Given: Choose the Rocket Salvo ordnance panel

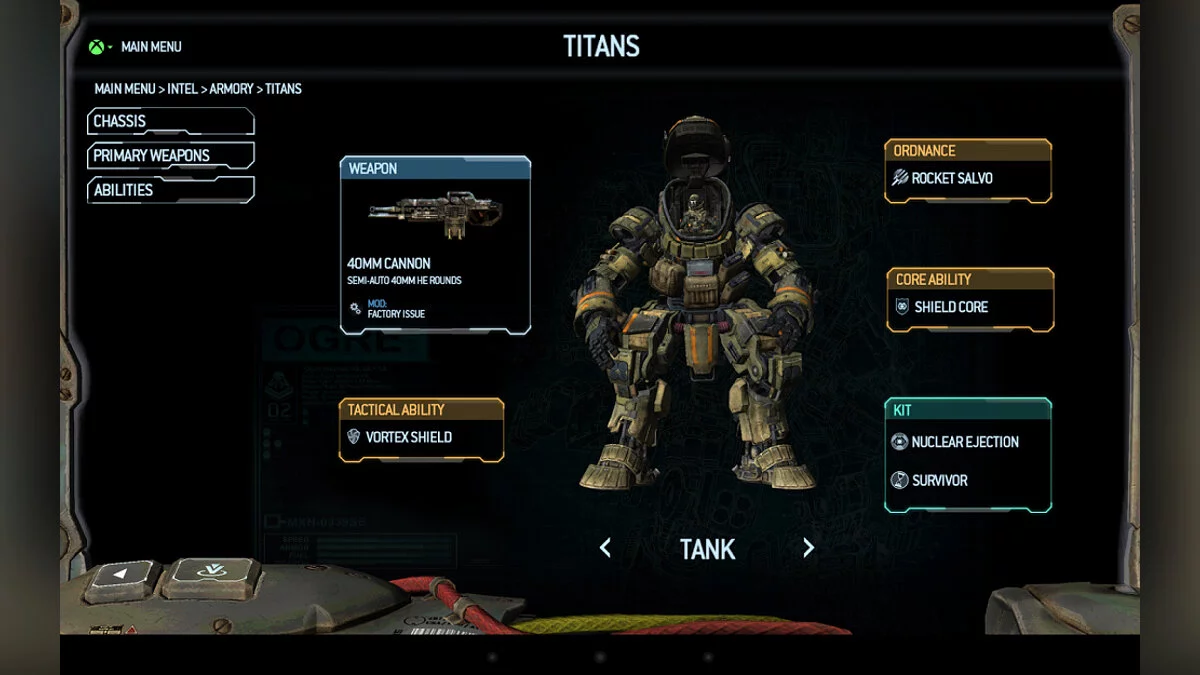Looking at the screenshot, I should (967, 179).
